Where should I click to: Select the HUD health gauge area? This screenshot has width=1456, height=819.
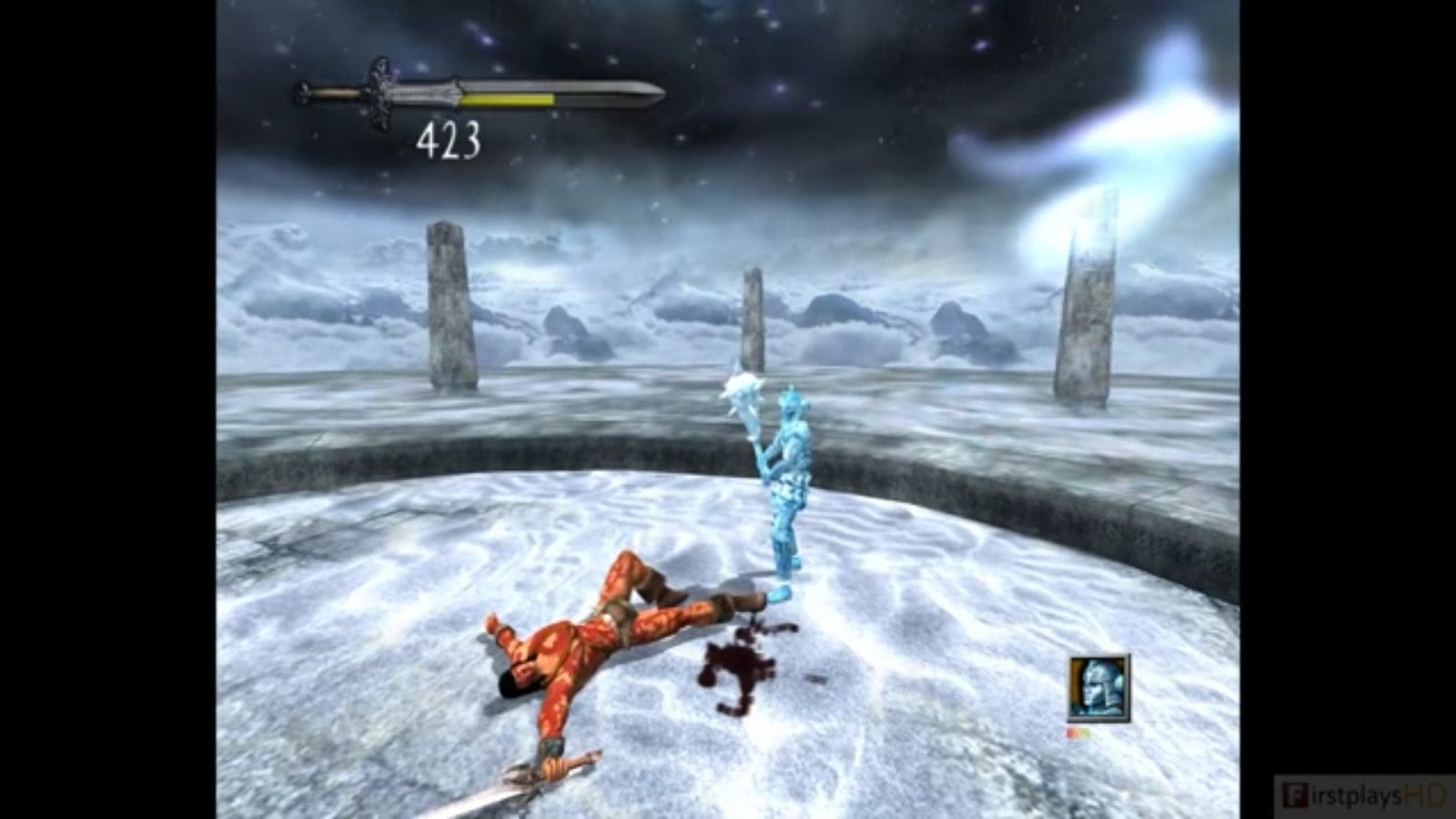482,96
